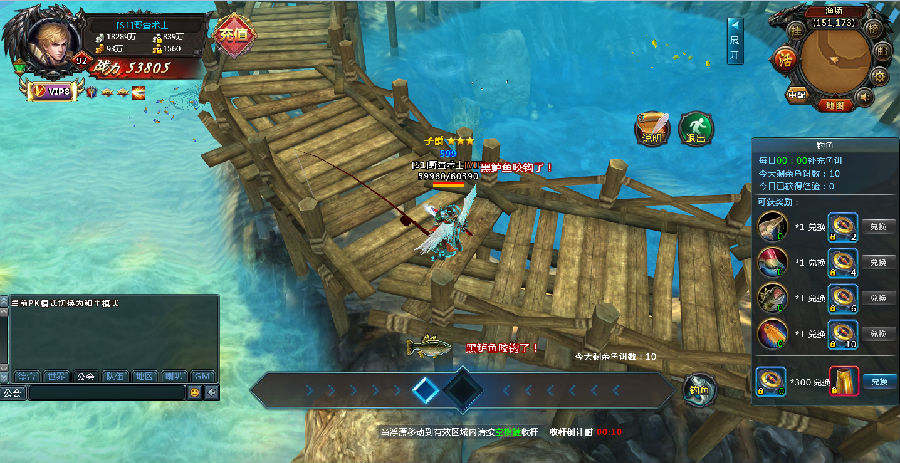
Task: Open the red 活 activity button
Action: [x=784, y=57]
